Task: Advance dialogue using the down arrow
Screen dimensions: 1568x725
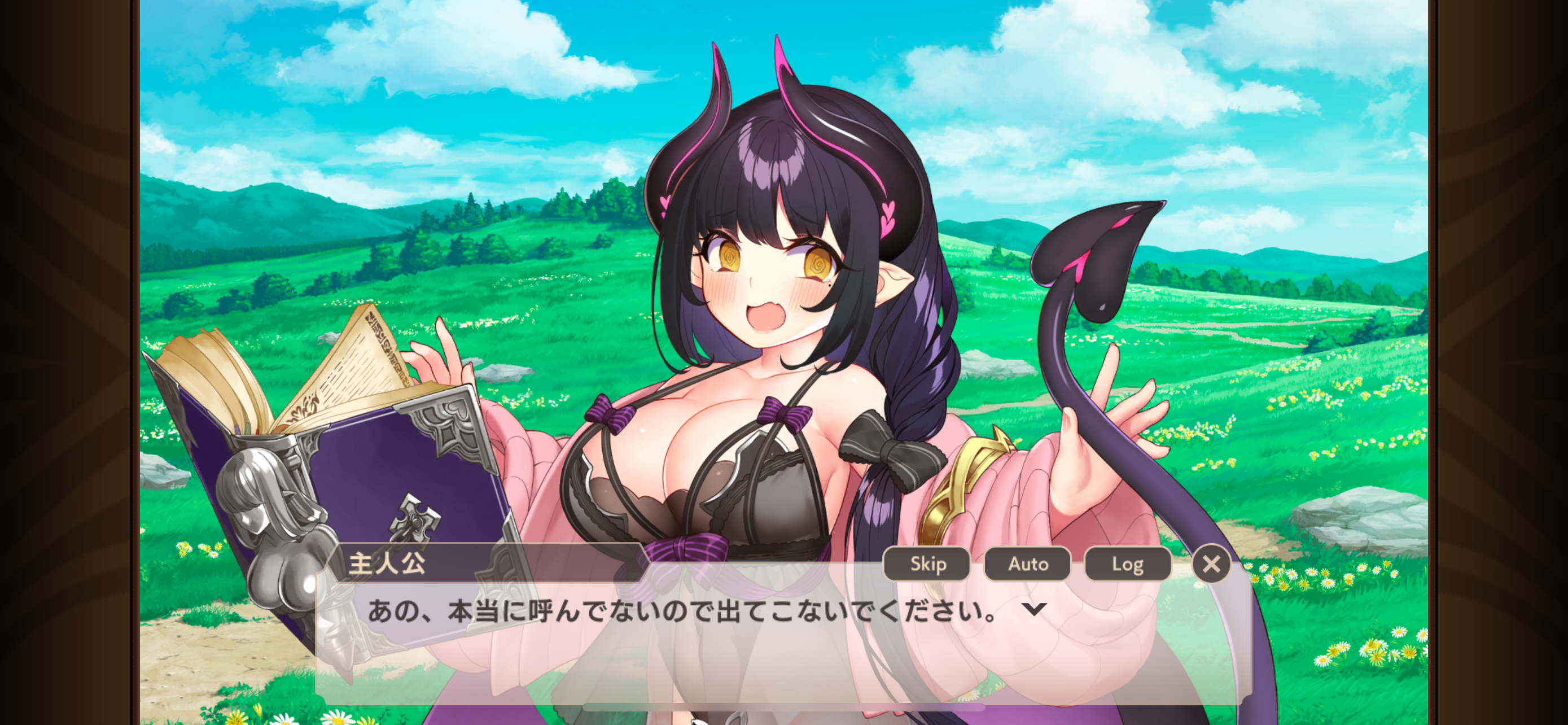Action: [x=1034, y=609]
